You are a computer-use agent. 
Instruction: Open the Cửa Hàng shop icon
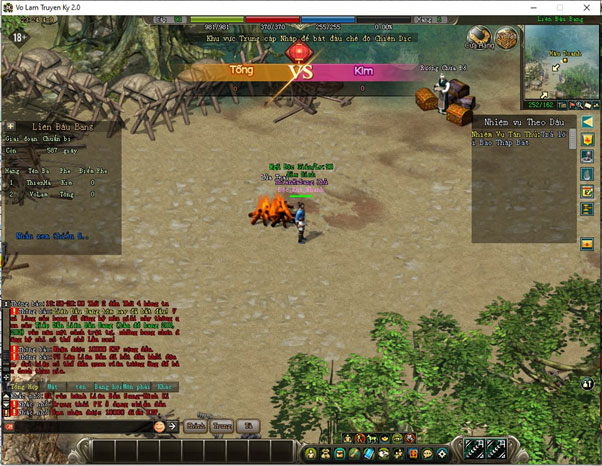[x=477, y=39]
